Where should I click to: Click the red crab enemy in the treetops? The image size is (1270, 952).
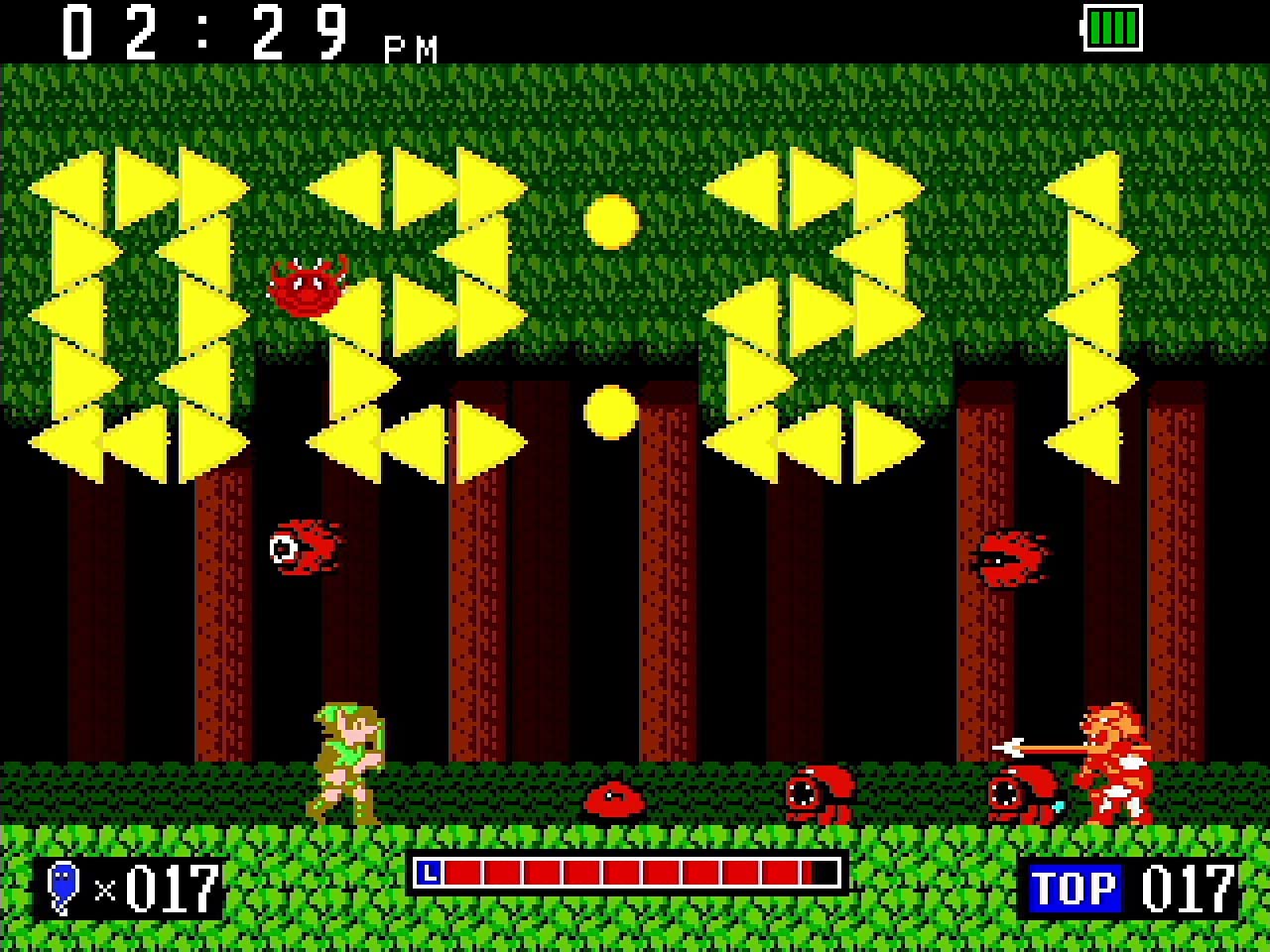(306, 286)
